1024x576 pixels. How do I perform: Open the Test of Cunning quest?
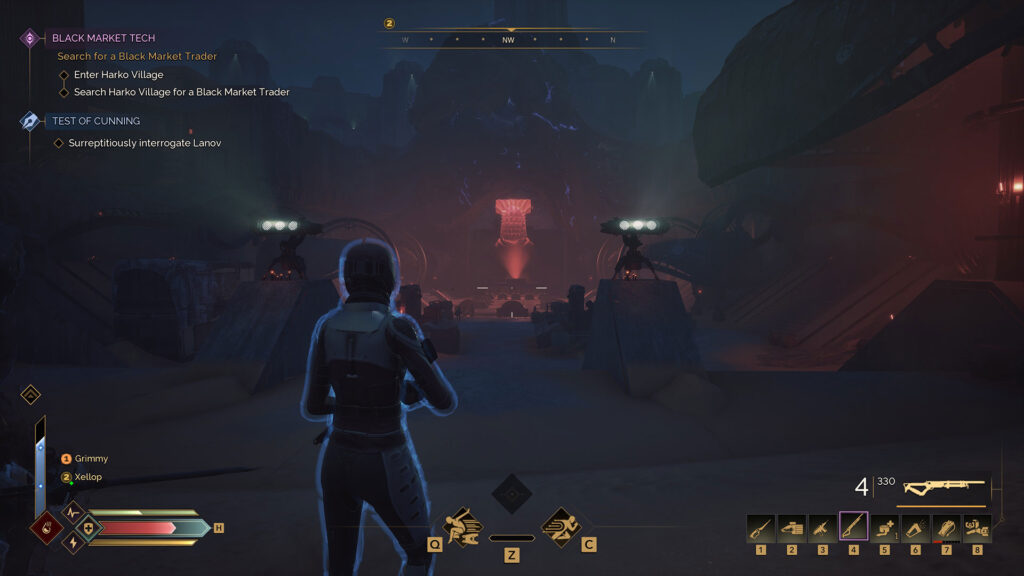pos(96,121)
